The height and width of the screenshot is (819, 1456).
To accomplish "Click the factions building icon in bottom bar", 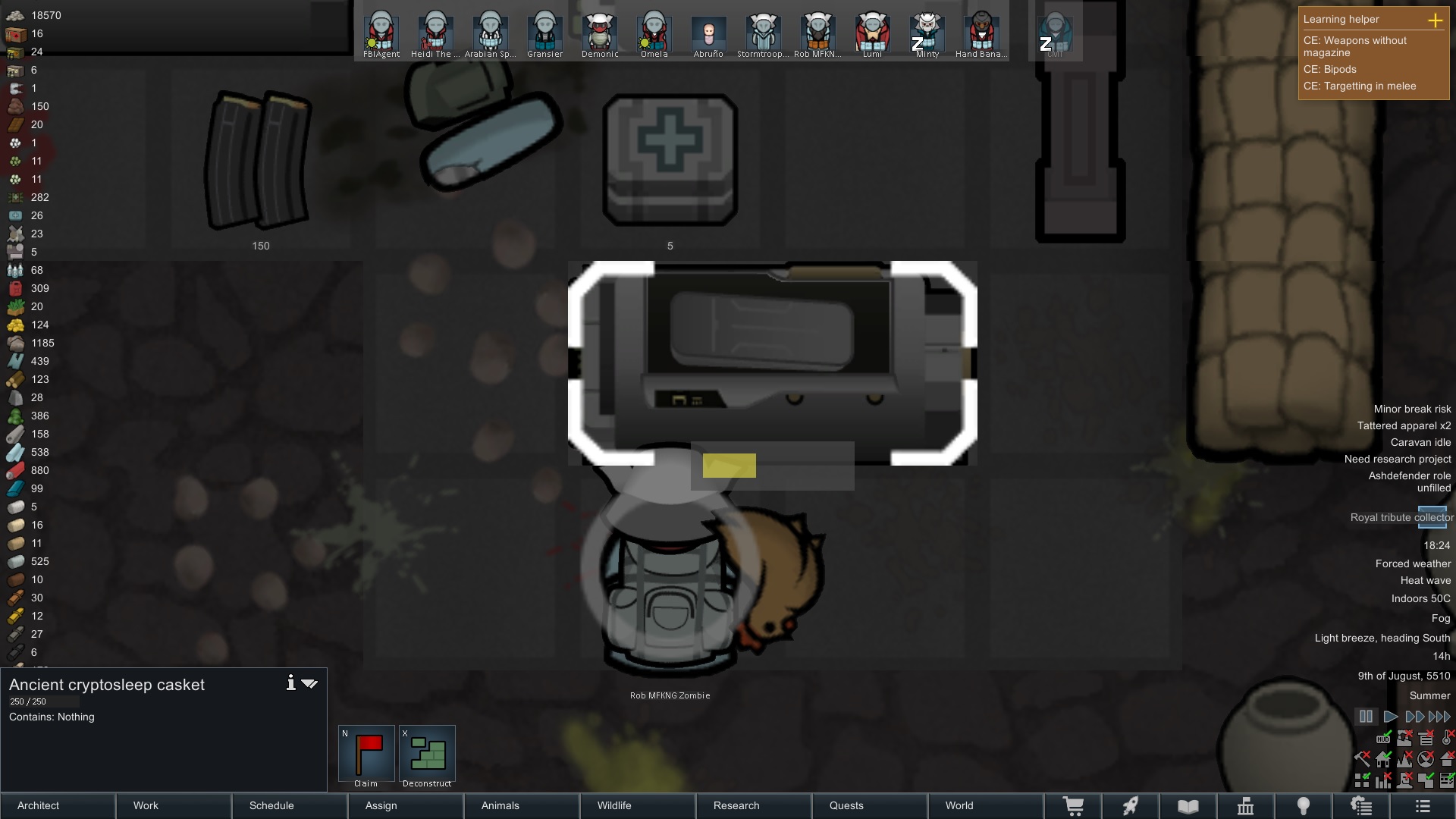I will click(x=1245, y=806).
